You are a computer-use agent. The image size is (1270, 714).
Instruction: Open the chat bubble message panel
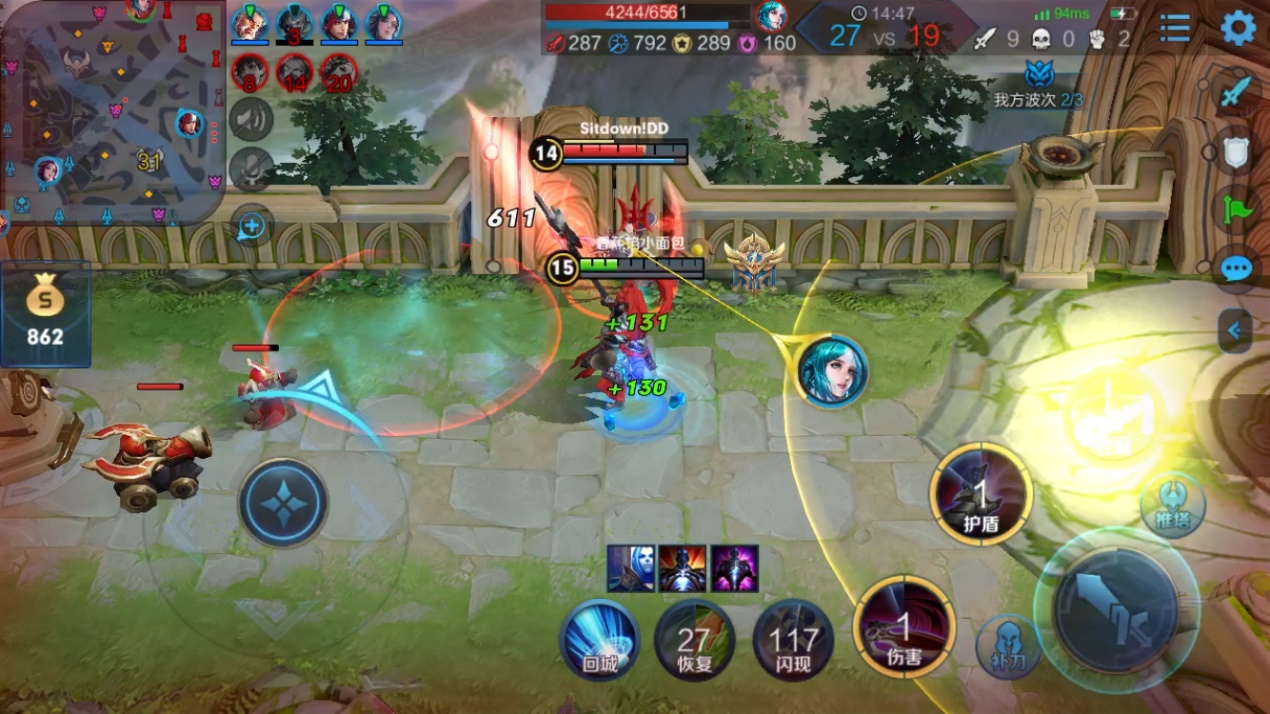click(x=1237, y=269)
